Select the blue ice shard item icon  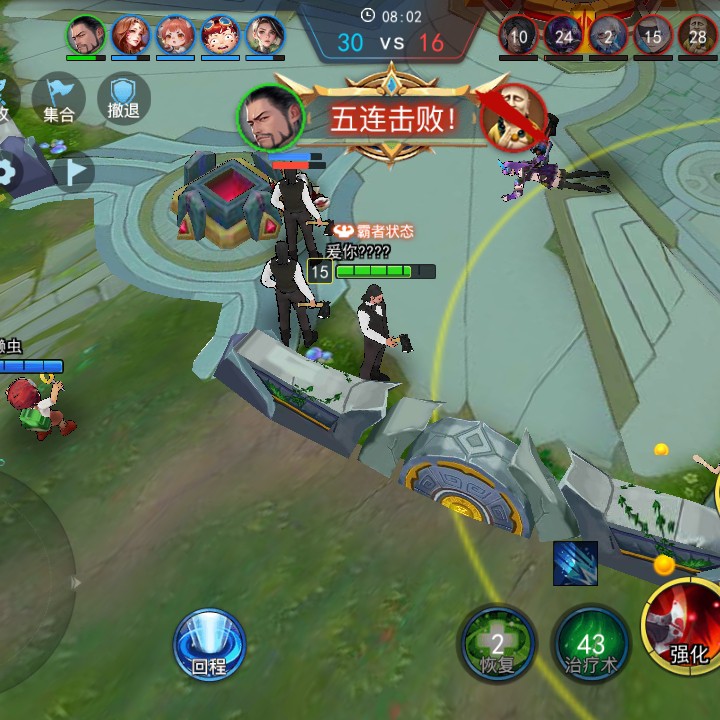pos(575,563)
